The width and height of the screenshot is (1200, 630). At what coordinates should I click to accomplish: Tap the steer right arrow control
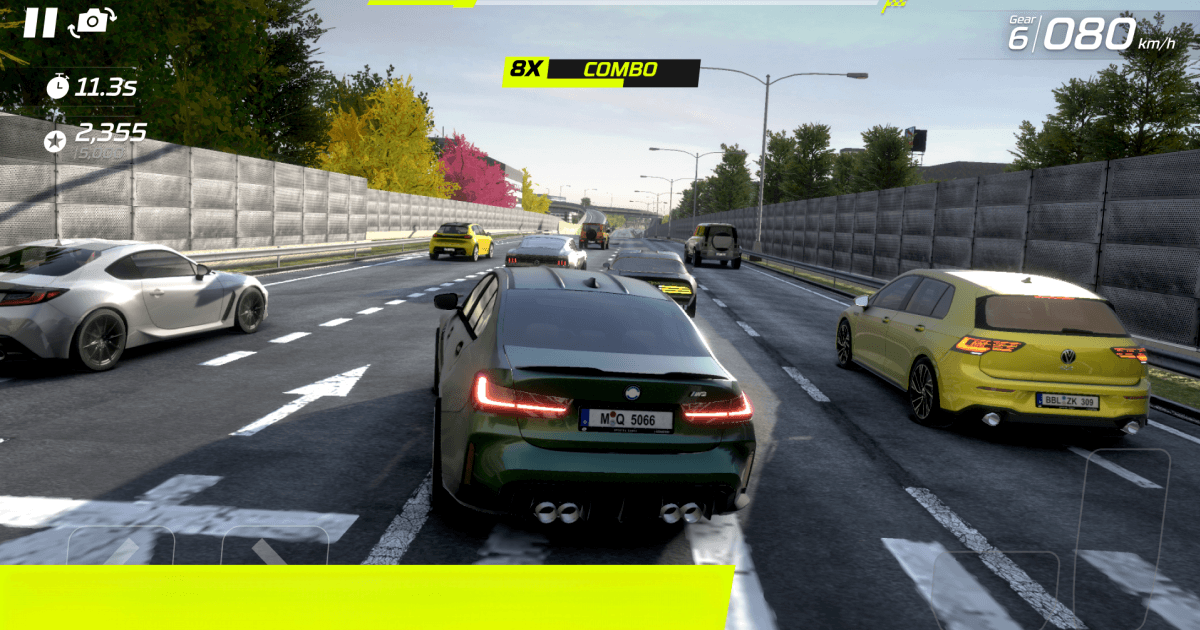[x=273, y=548]
